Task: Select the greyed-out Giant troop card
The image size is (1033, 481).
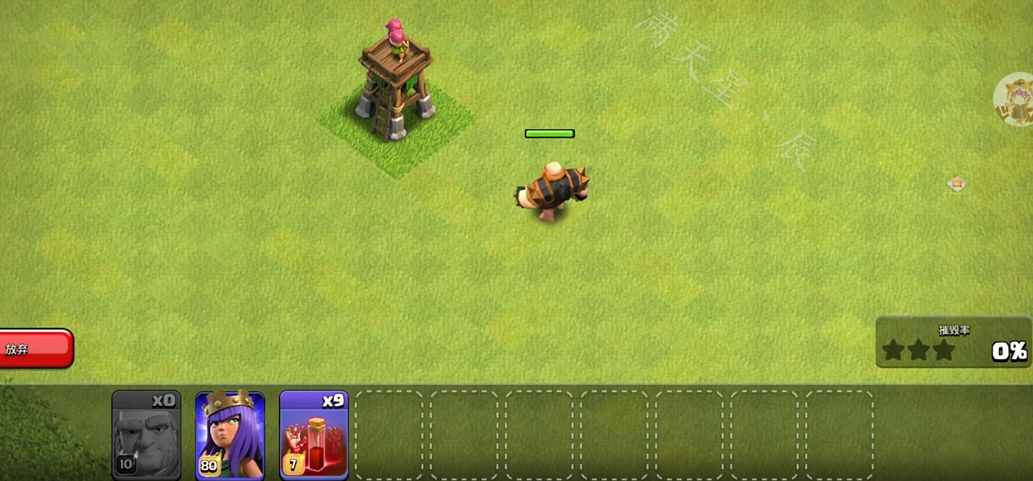Action: tap(146, 434)
